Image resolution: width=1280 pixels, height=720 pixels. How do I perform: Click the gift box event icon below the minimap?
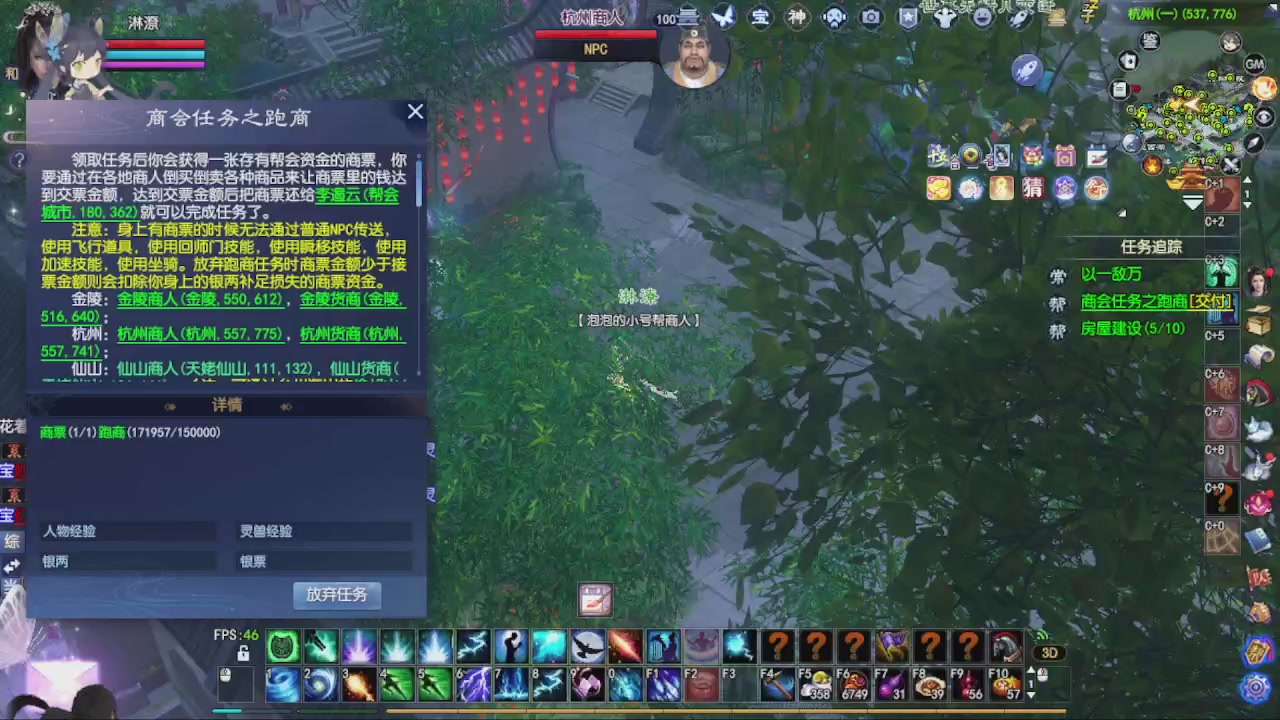point(1064,155)
